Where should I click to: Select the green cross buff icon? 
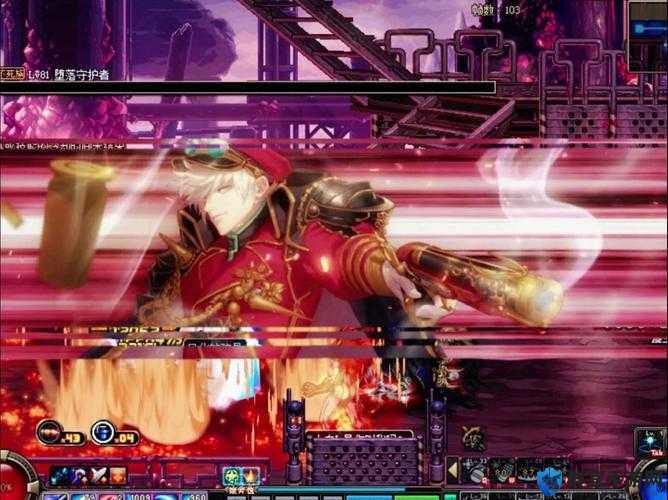click(229, 476)
